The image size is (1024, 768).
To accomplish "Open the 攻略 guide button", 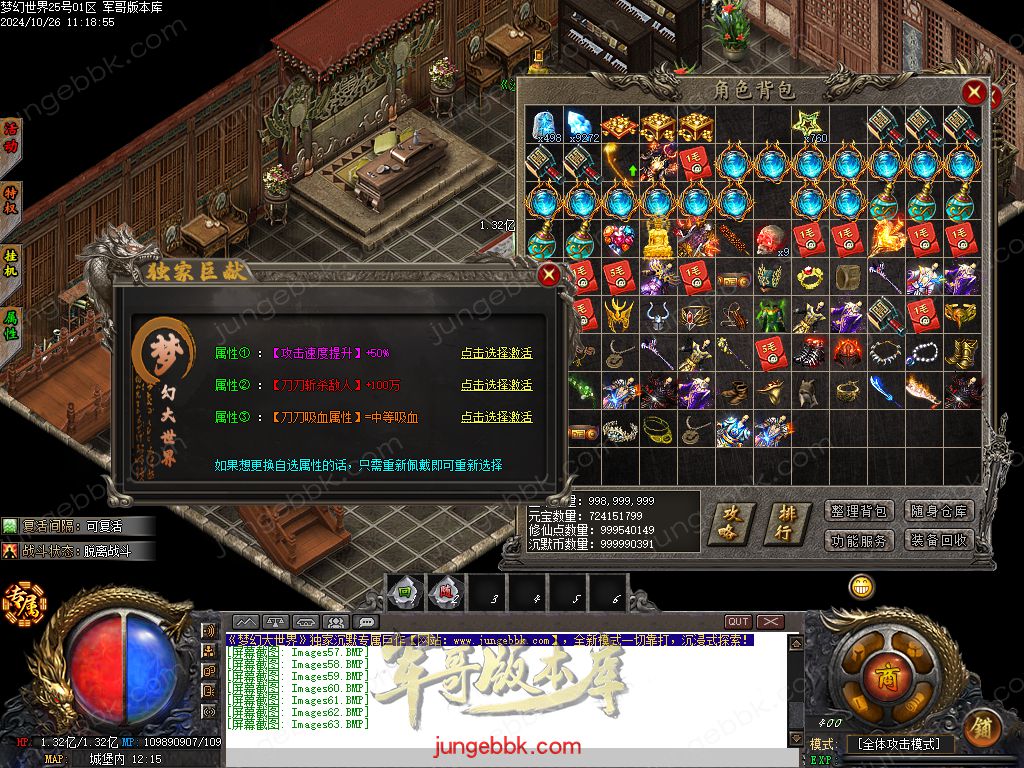I will coord(732,523).
